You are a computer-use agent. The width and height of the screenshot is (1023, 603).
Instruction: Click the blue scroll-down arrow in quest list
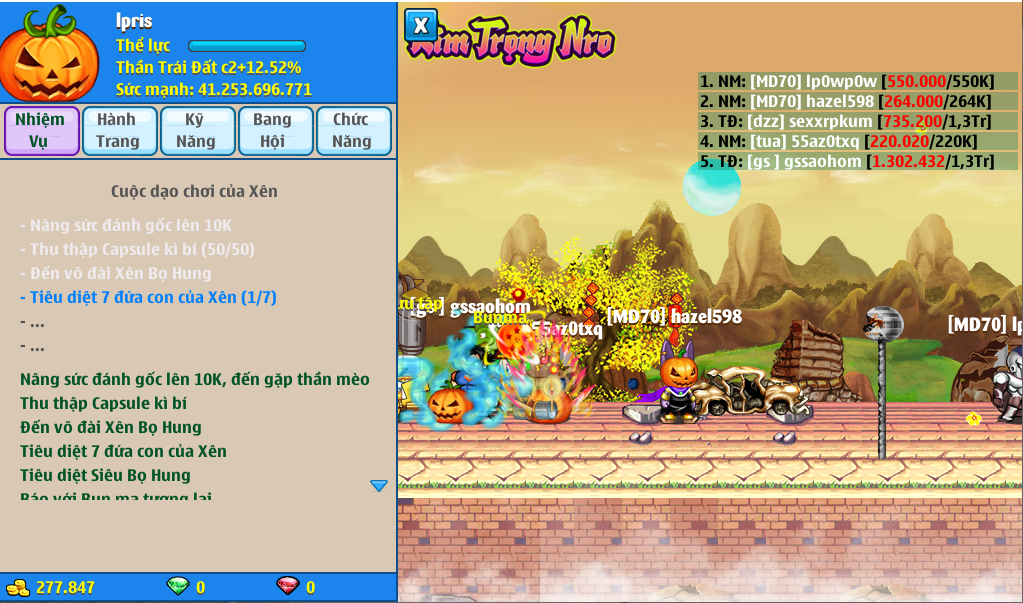pos(379,486)
